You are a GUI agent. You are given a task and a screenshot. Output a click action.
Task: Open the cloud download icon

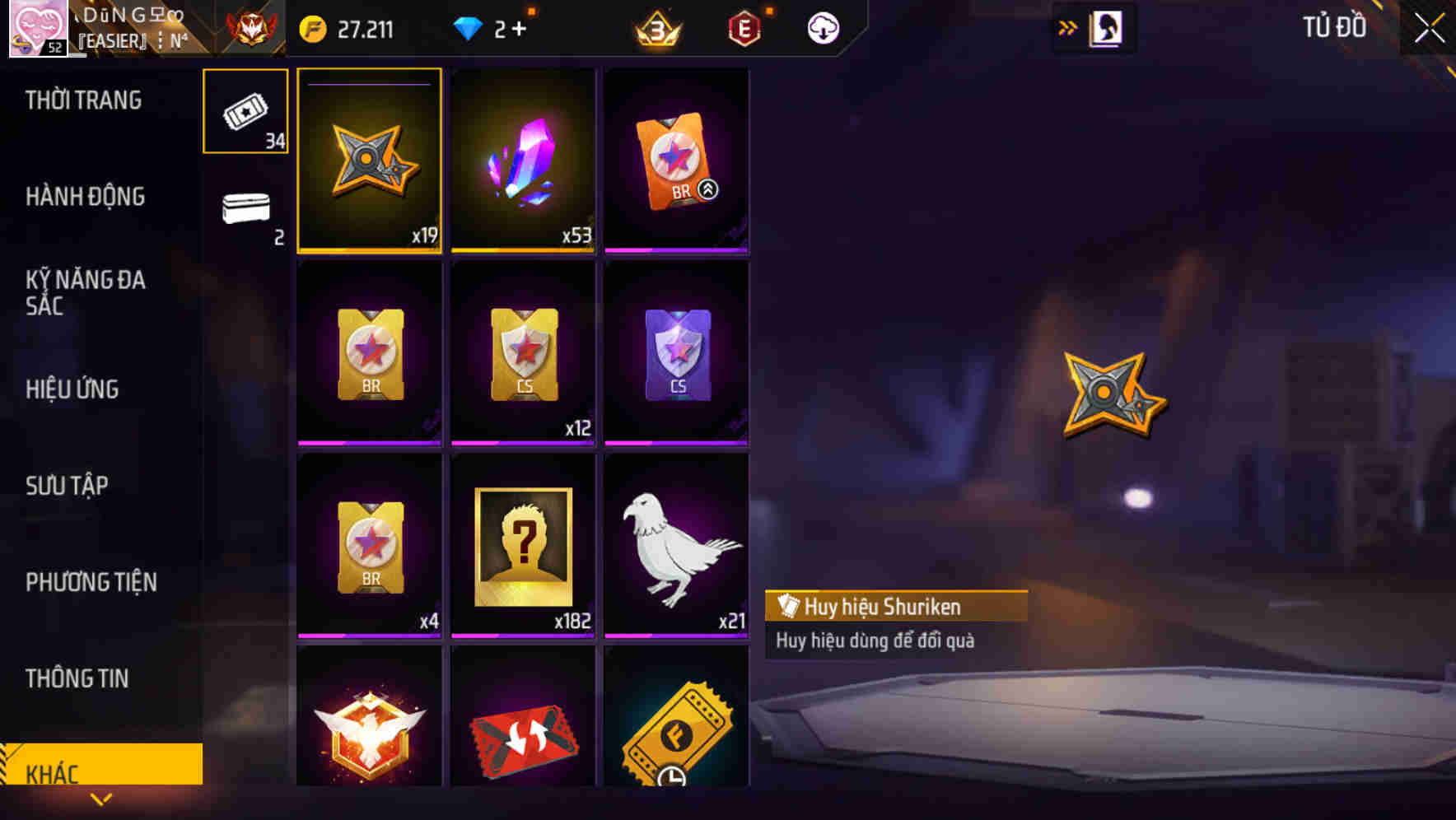823,27
